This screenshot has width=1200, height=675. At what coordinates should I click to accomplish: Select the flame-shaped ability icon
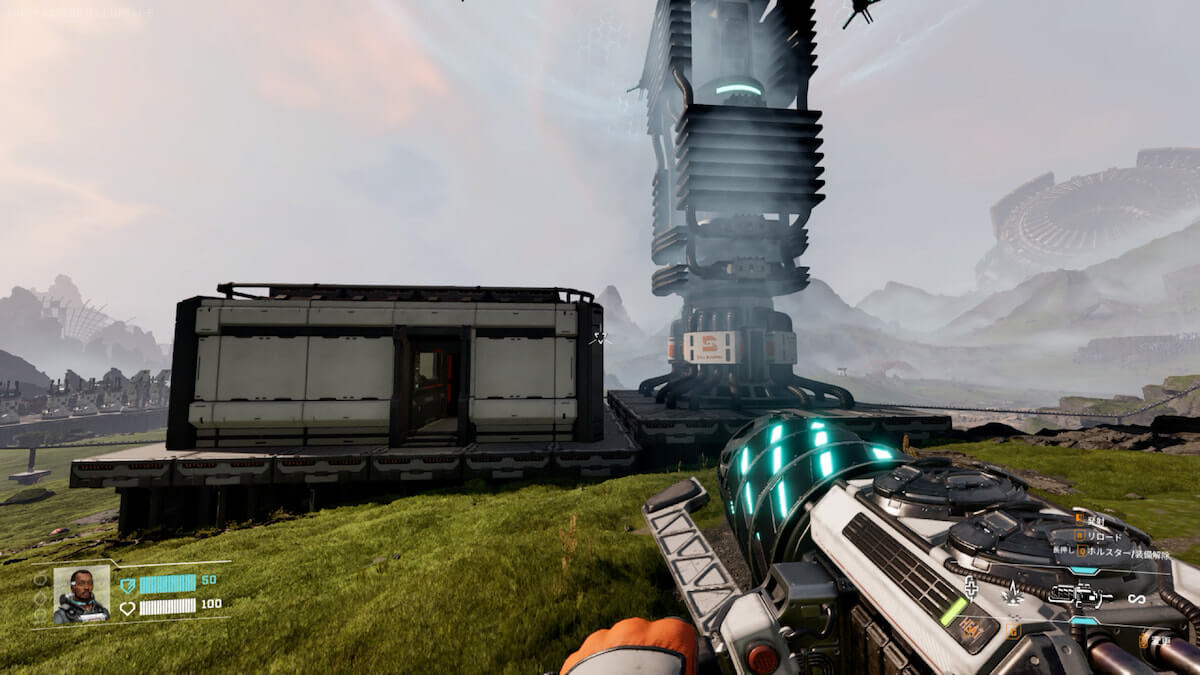click(1013, 592)
